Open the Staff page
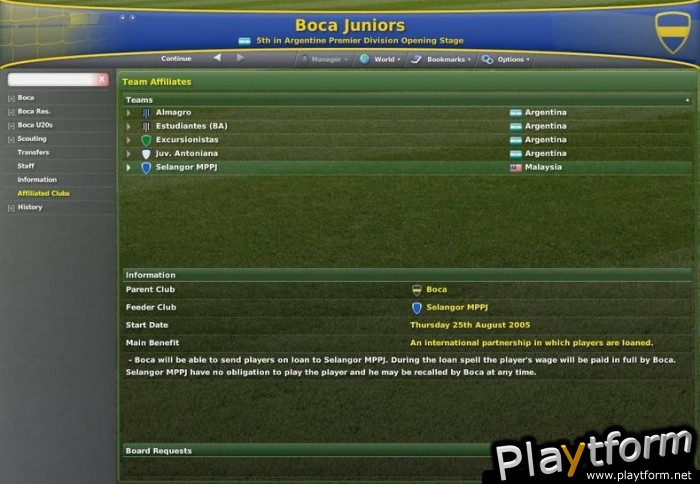The width and height of the screenshot is (700, 484). (x=26, y=166)
